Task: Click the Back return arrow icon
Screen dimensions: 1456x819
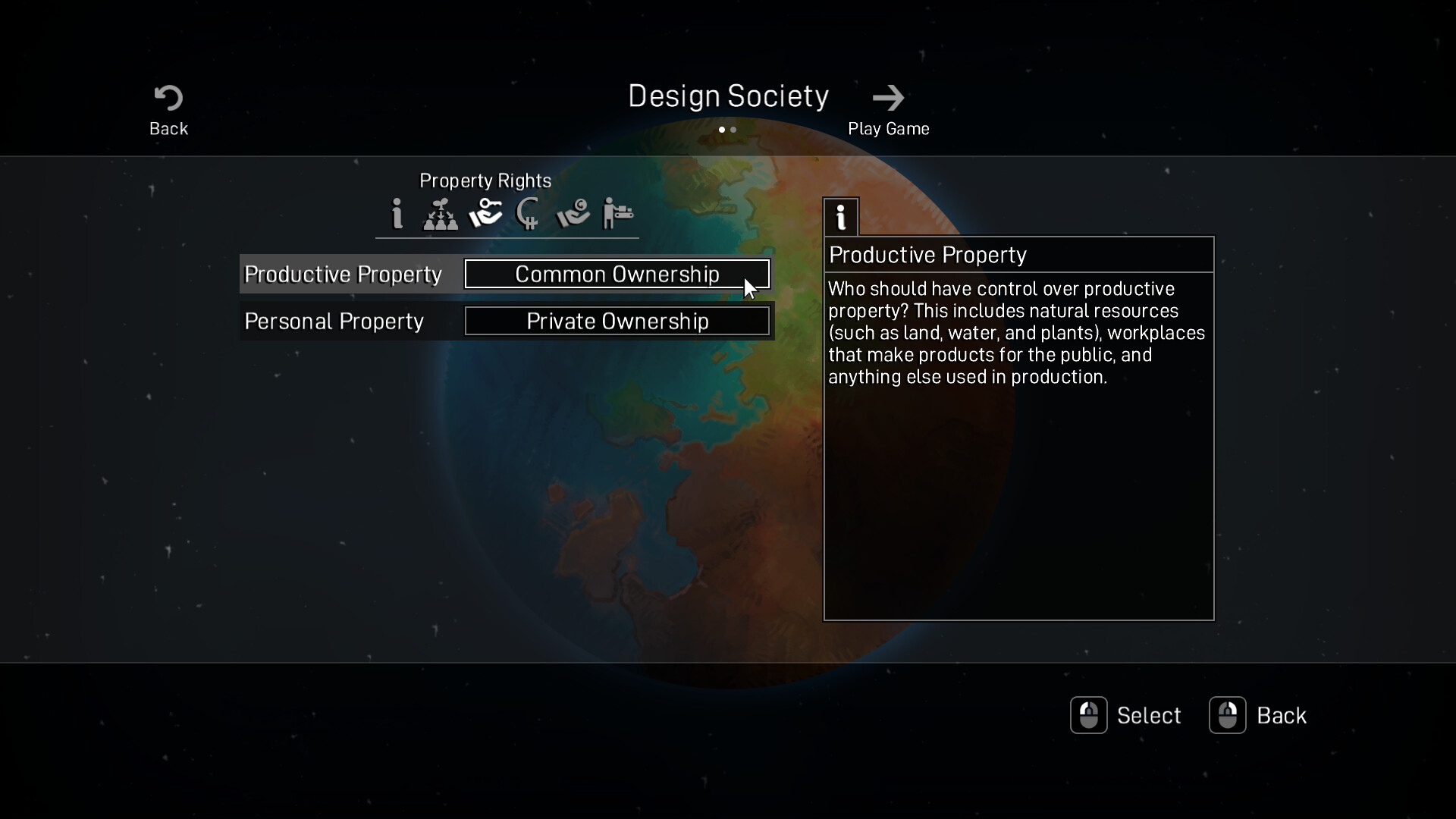Action: [x=167, y=99]
